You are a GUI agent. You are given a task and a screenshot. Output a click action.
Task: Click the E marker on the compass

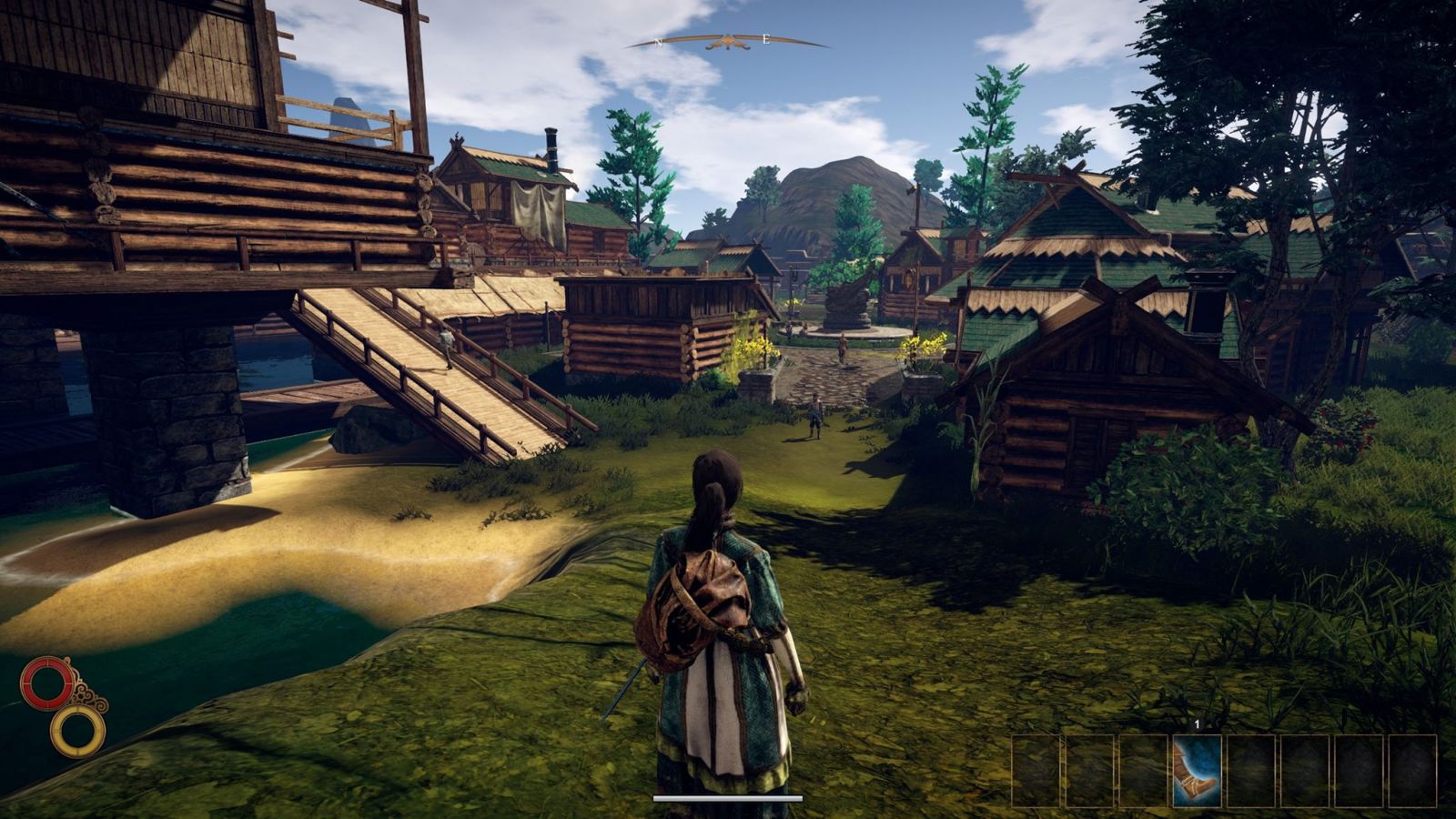click(x=765, y=39)
